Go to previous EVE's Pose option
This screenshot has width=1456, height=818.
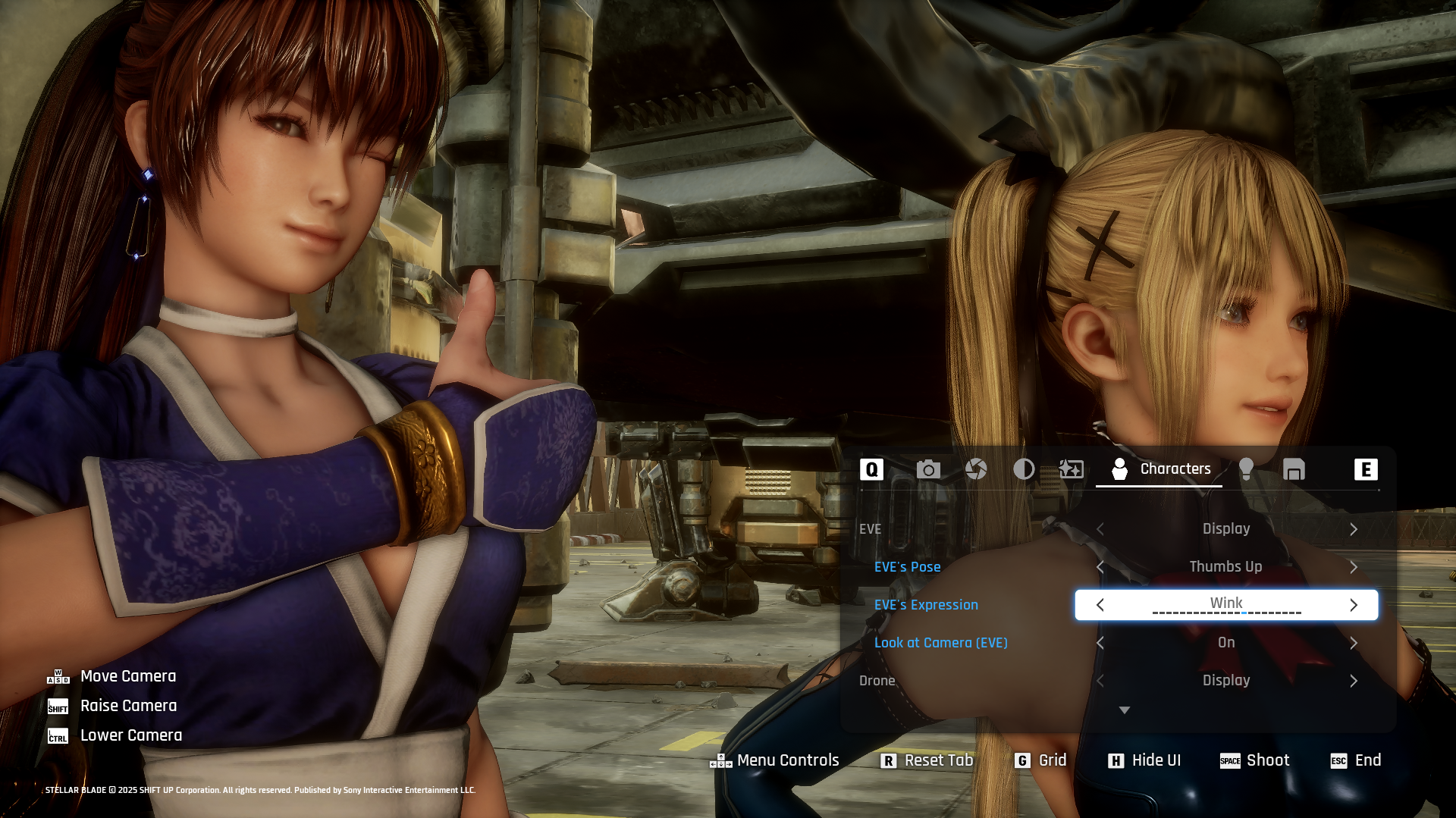click(x=1100, y=567)
